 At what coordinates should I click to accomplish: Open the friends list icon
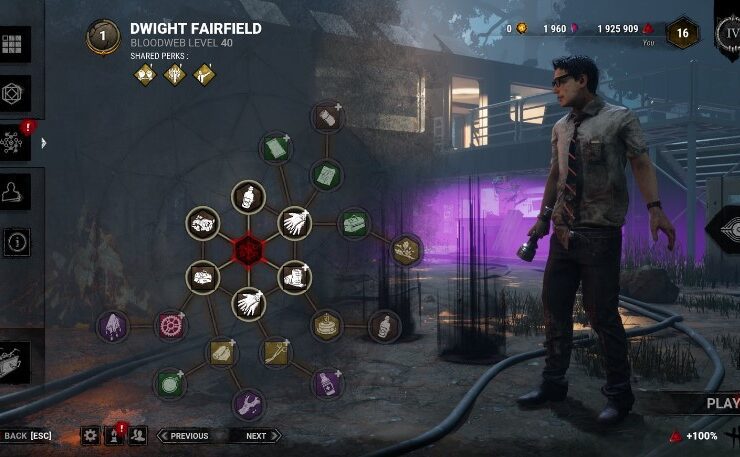coord(138,435)
